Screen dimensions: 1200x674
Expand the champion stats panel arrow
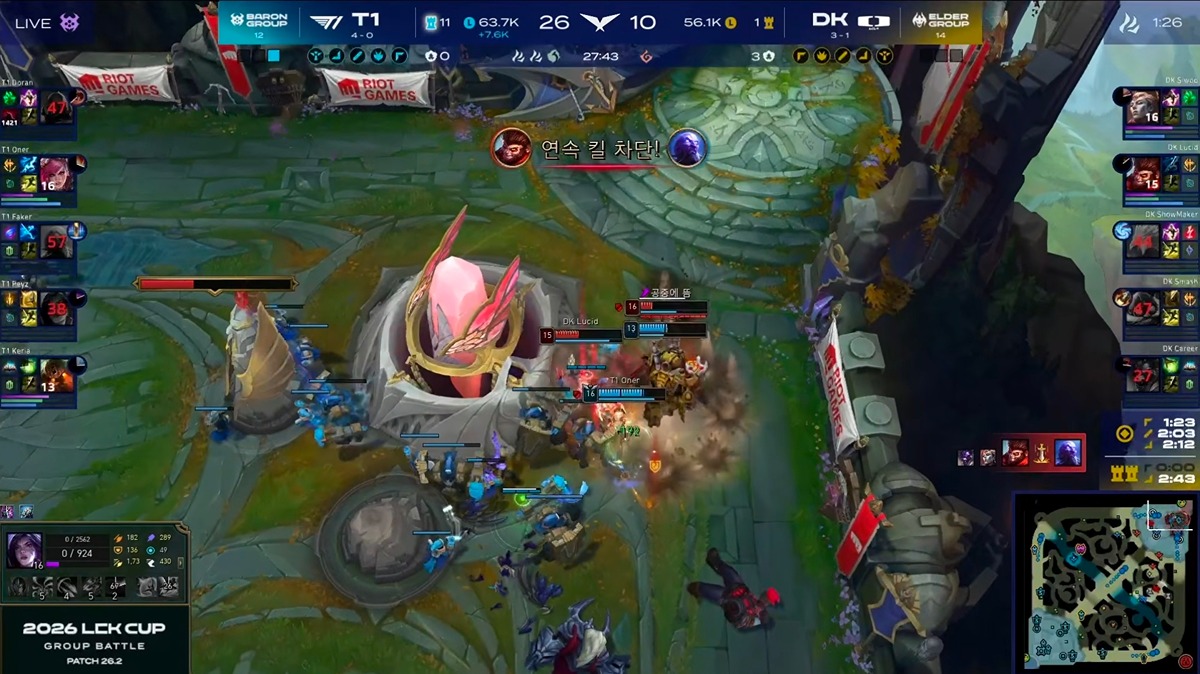[181, 563]
